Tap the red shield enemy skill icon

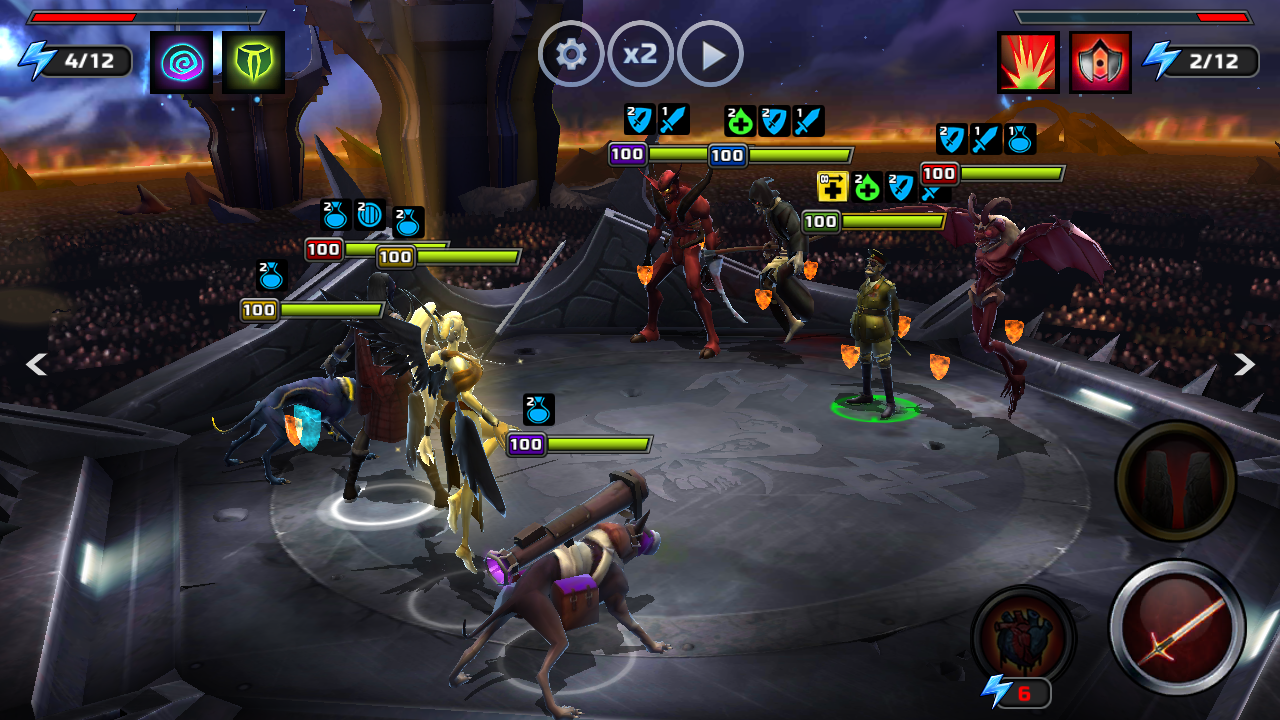[x=1100, y=62]
